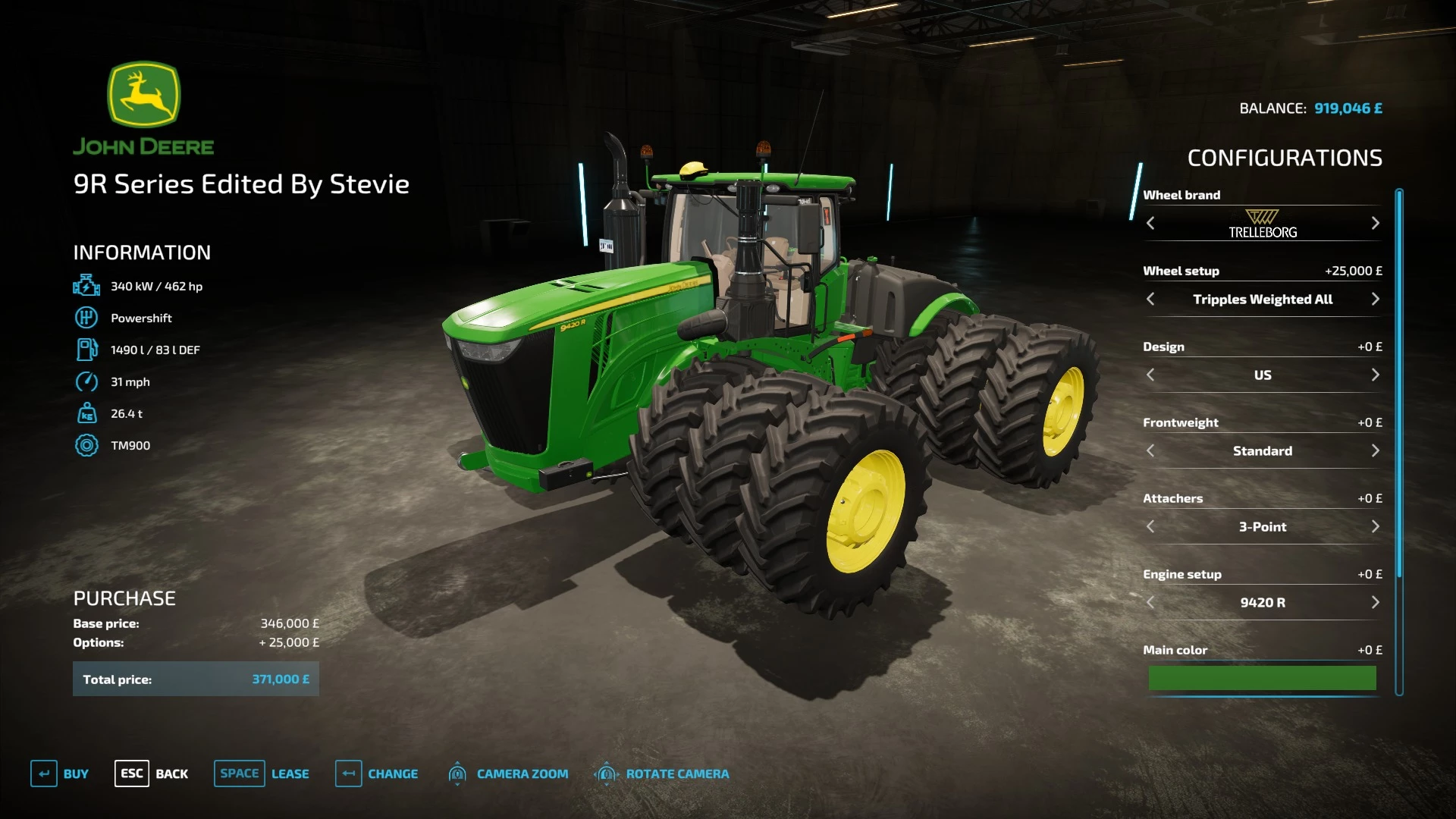Open next Wheel setup with right chevron
The image size is (1456, 819).
[1376, 299]
